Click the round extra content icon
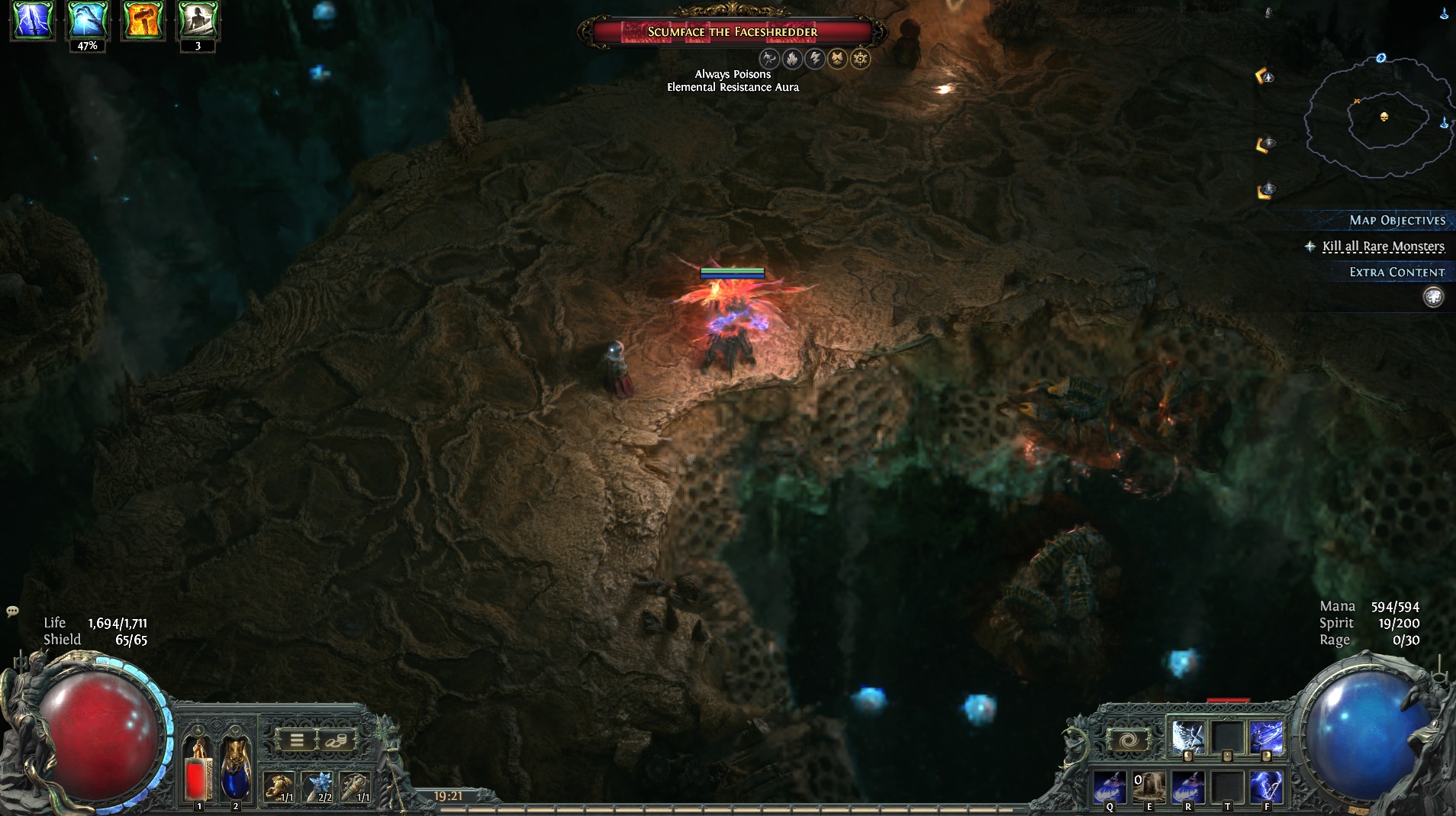The height and width of the screenshot is (816, 1456). [1433, 297]
